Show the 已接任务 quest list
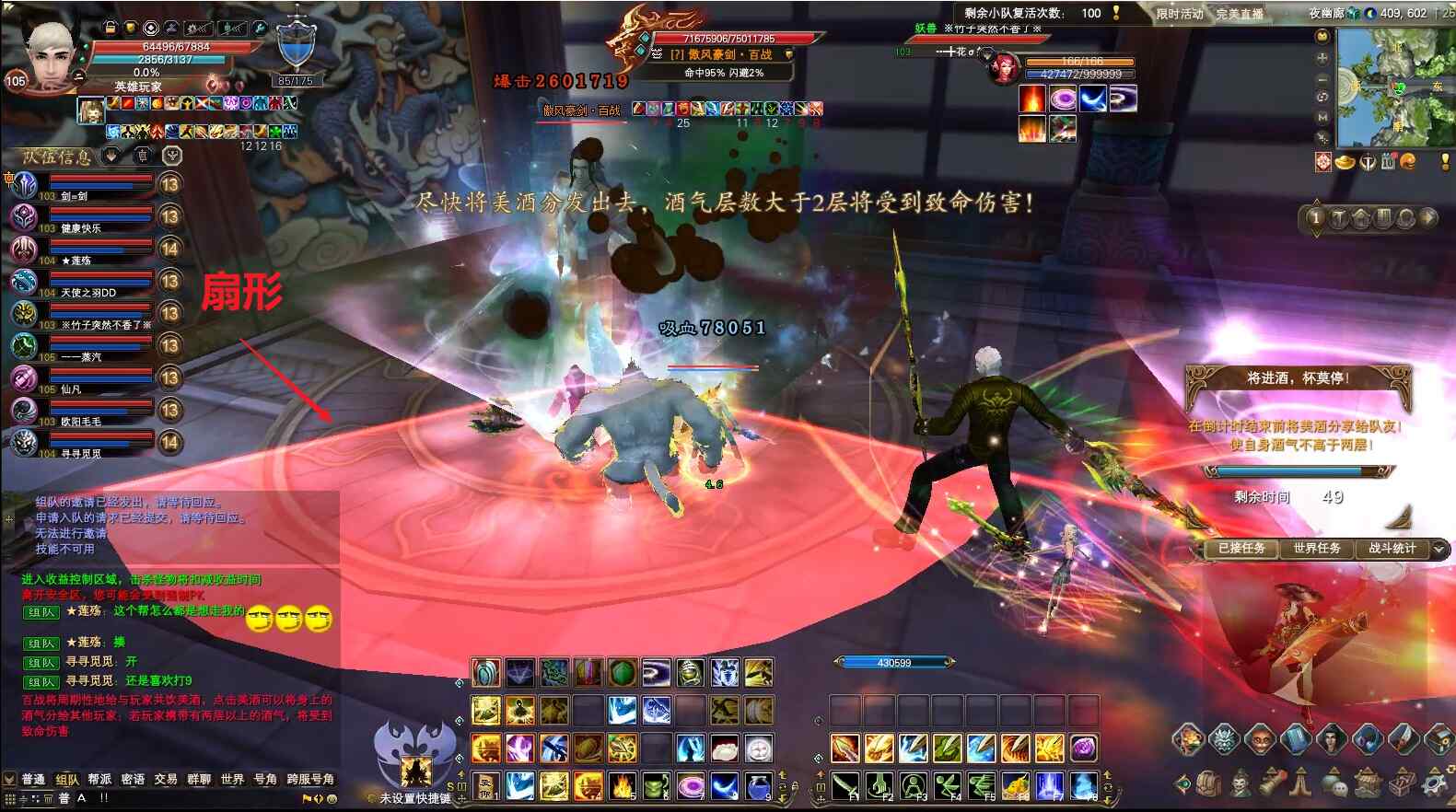1456x812 pixels. click(x=1241, y=549)
